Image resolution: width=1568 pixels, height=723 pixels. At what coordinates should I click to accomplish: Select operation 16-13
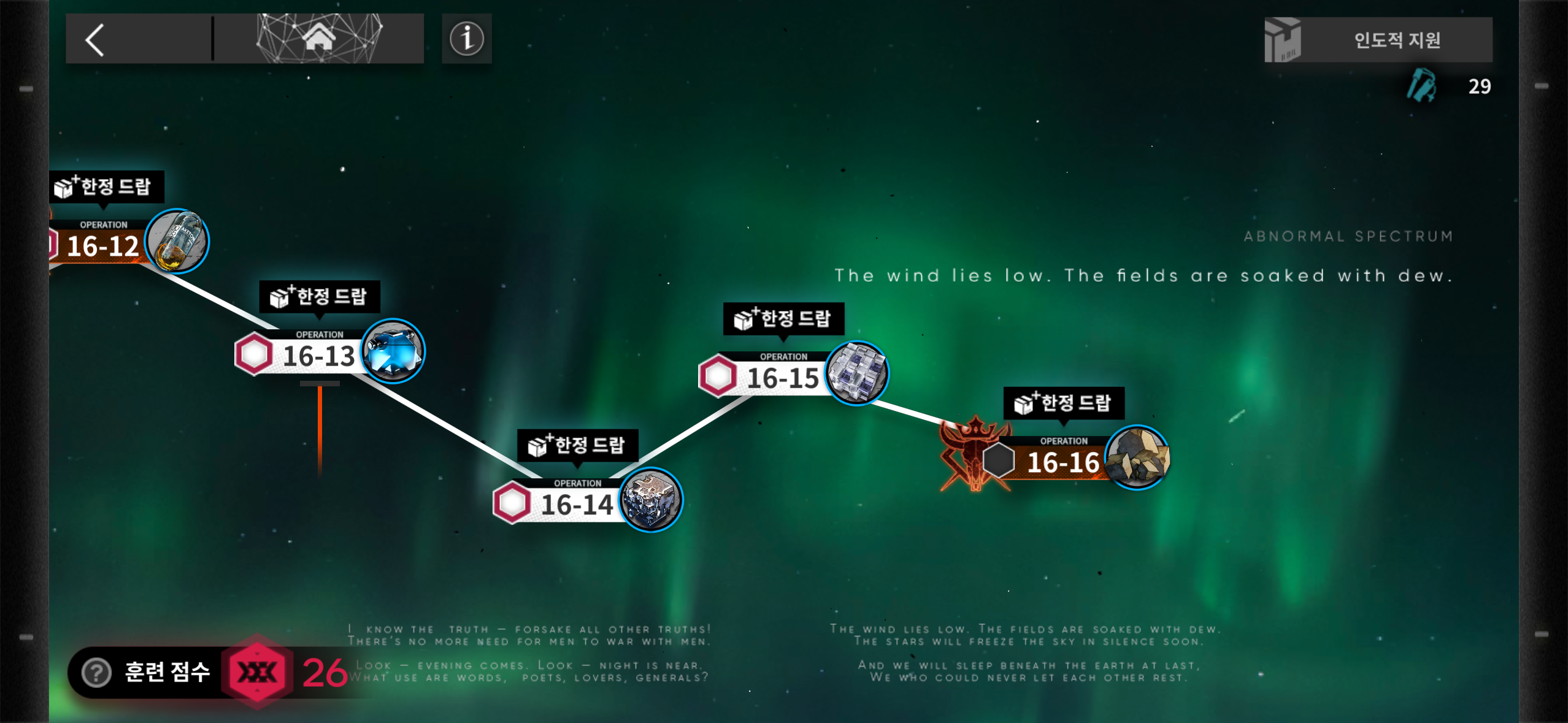click(x=318, y=356)
